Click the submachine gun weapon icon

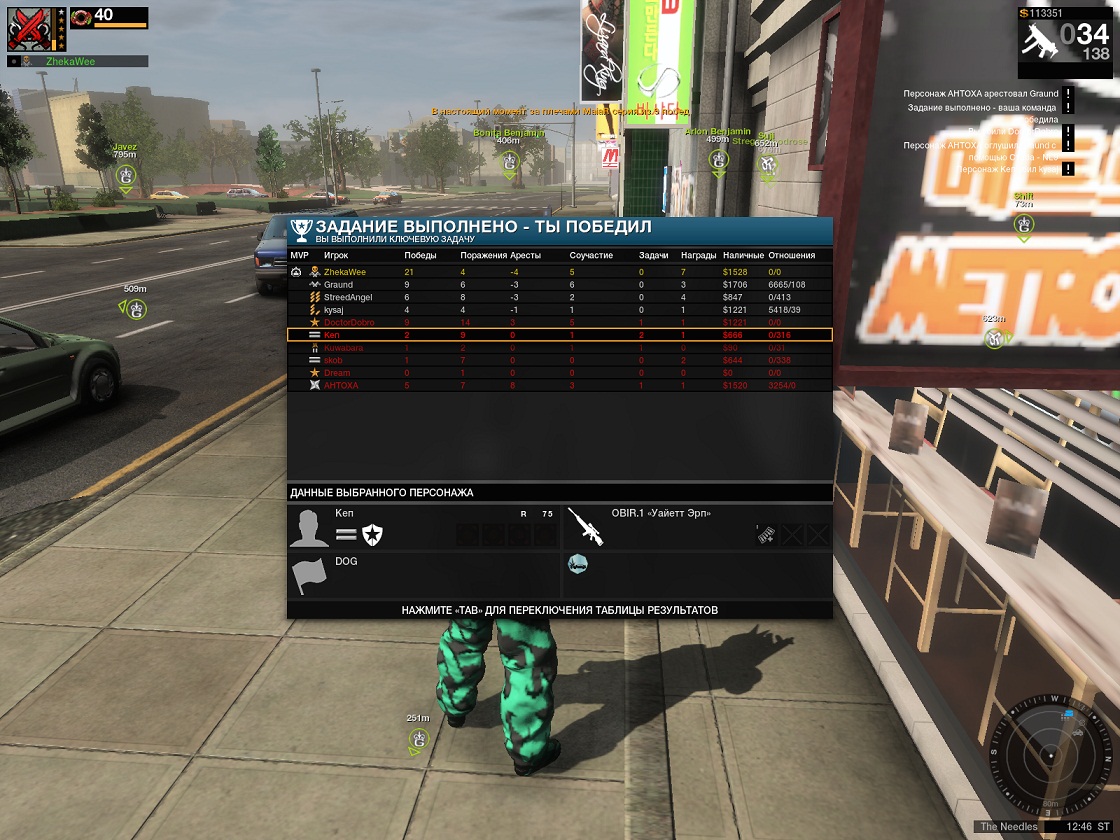pos(1037,43)
